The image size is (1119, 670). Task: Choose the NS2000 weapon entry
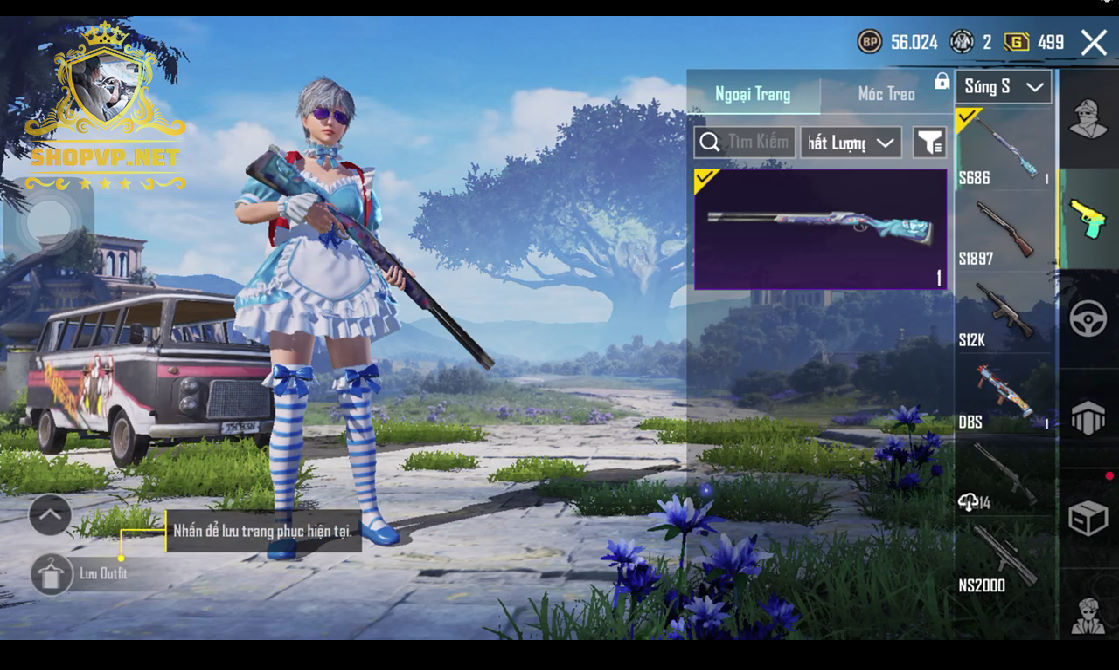(1004, 556)
